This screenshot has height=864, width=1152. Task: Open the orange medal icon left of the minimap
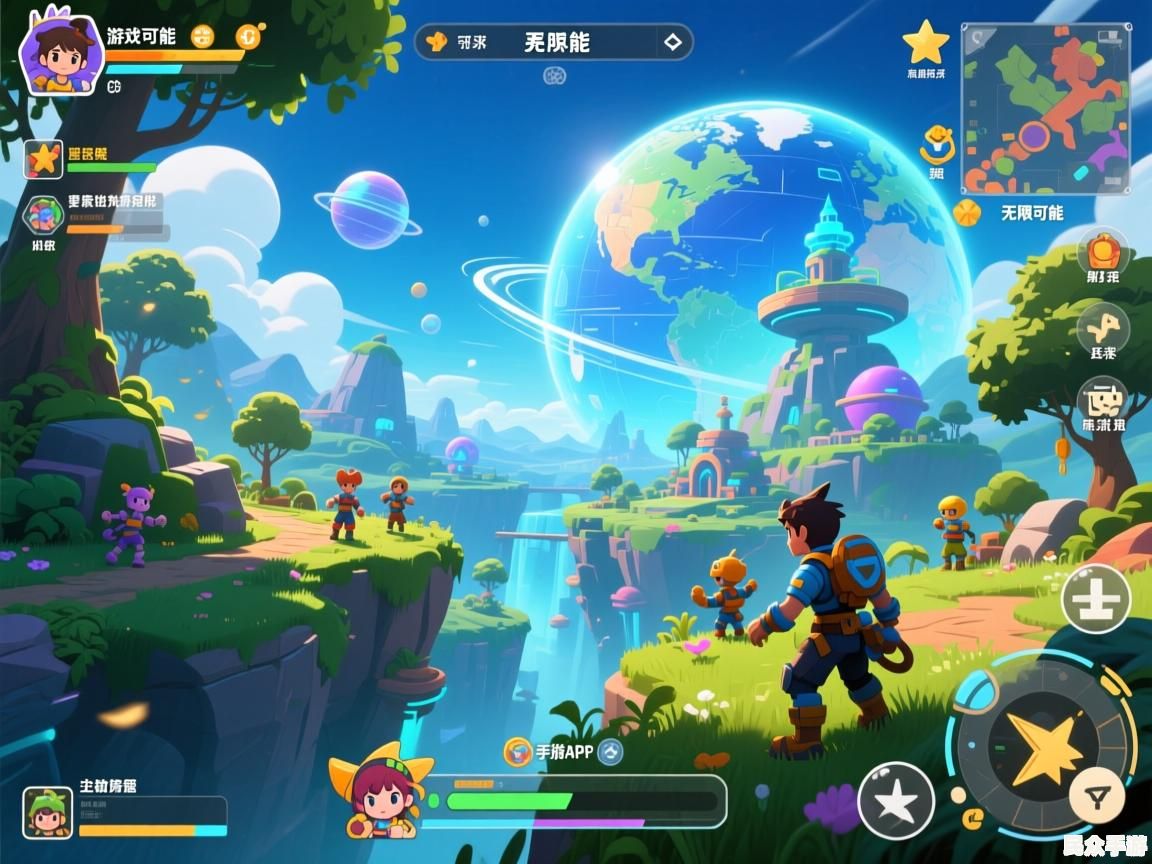pos(937,145)
